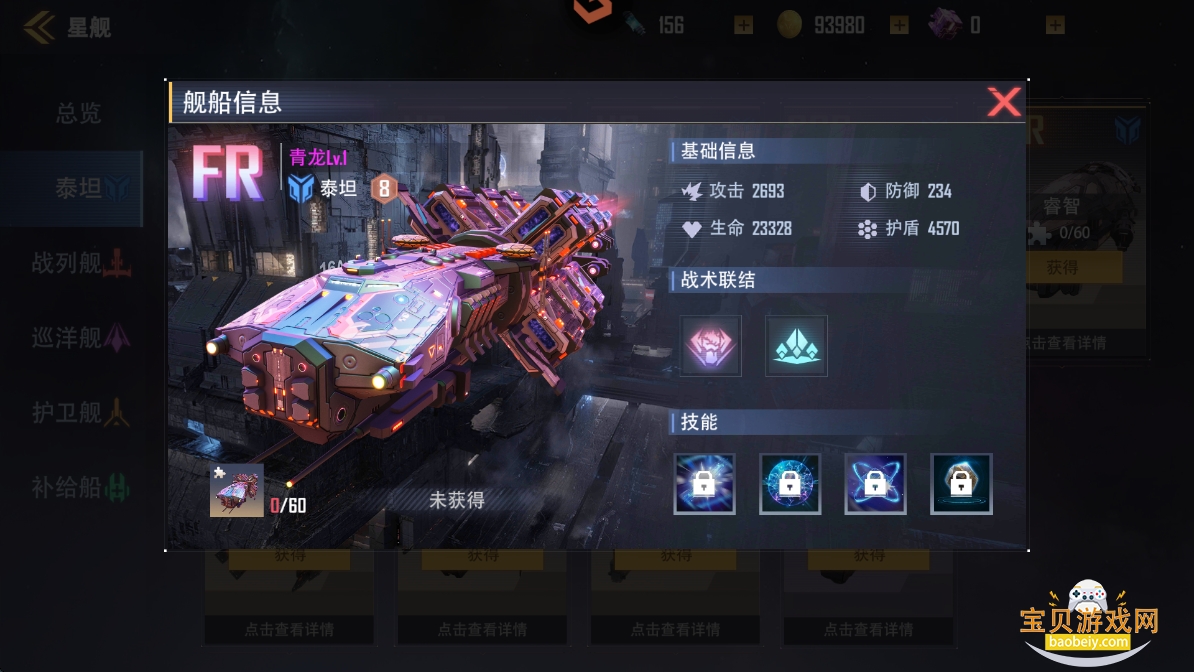
Task: Inspect the pink lion tactical link icon
Action: (711, 346)
